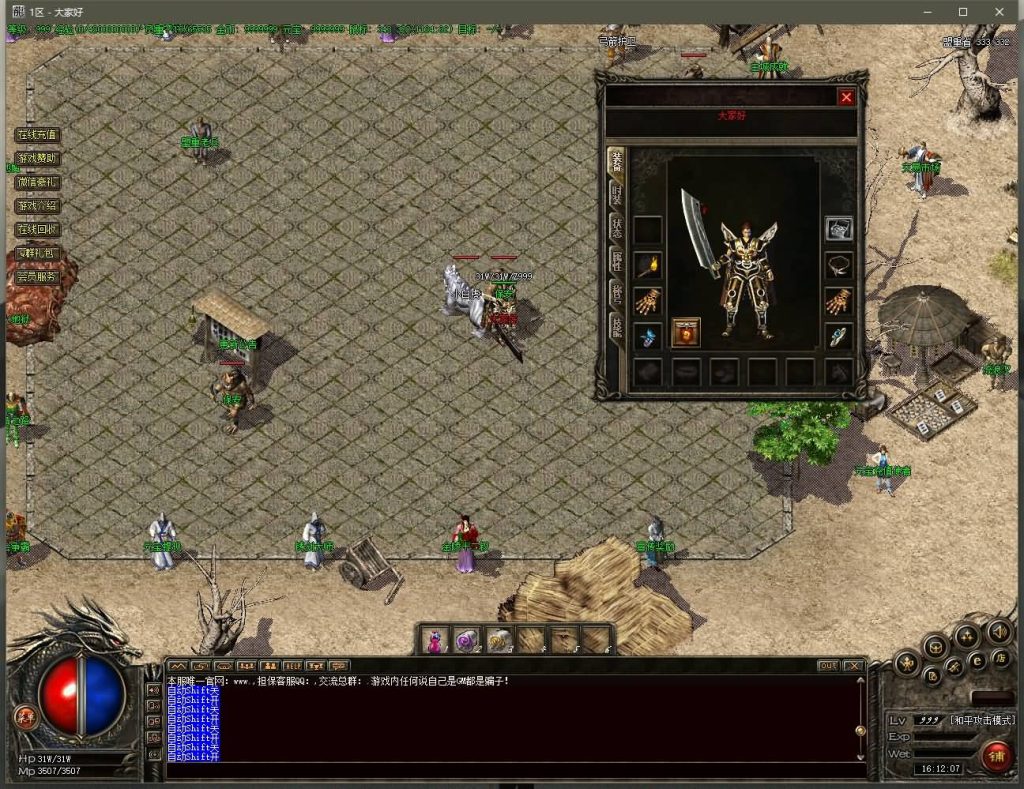Open the 会员服务 member service button

(x=37, y=277)
